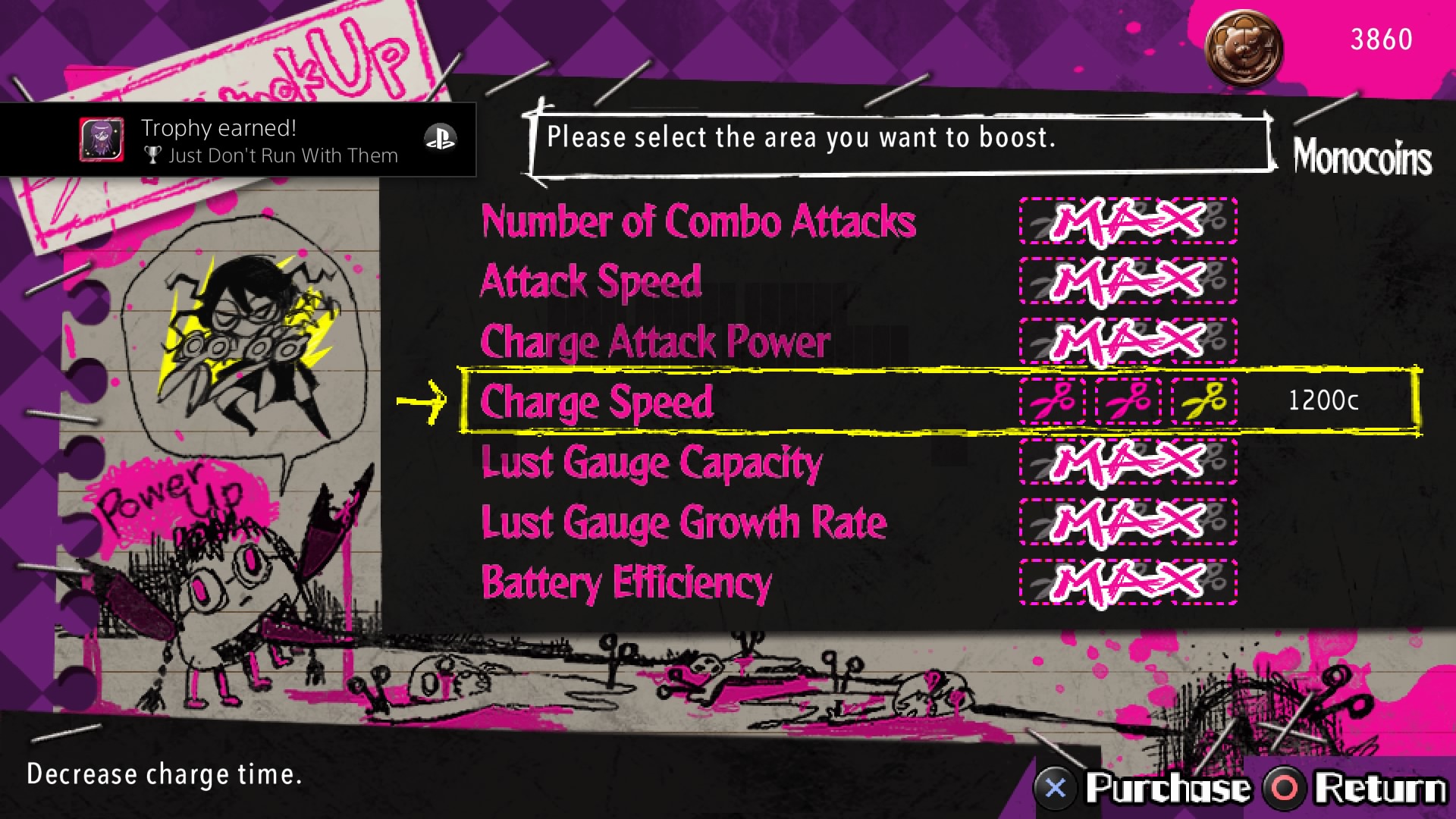Image resolution: width=1456 pixels, height=819 pixels.
Task: Expand the Number of Combo Attacks row
Action: (698, 223)
